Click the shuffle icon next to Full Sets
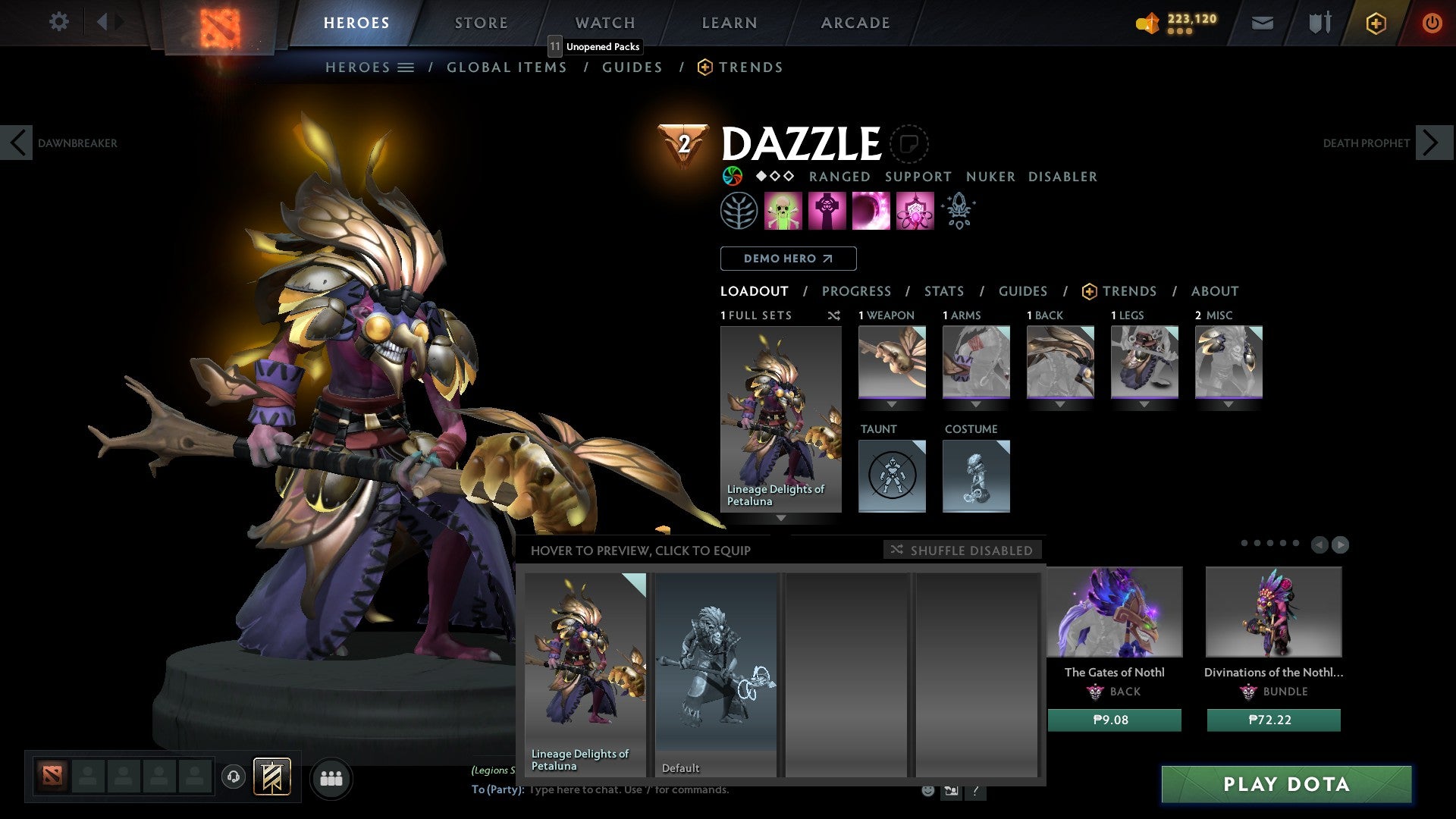 click(x=834, y=315)
